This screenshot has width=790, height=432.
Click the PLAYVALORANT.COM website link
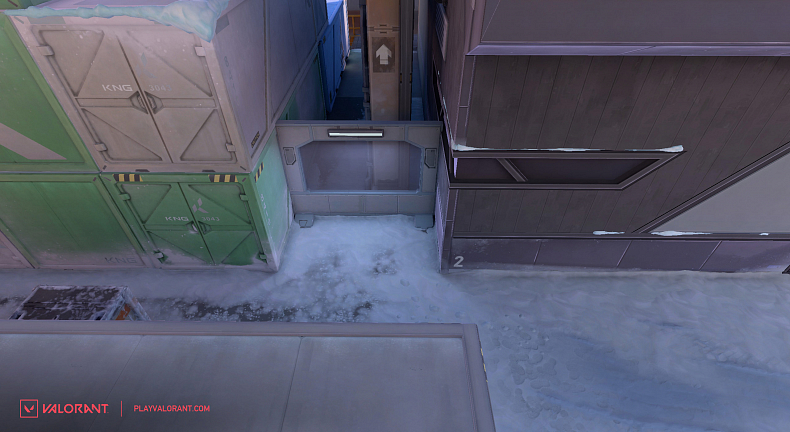(x=171, y=408)
